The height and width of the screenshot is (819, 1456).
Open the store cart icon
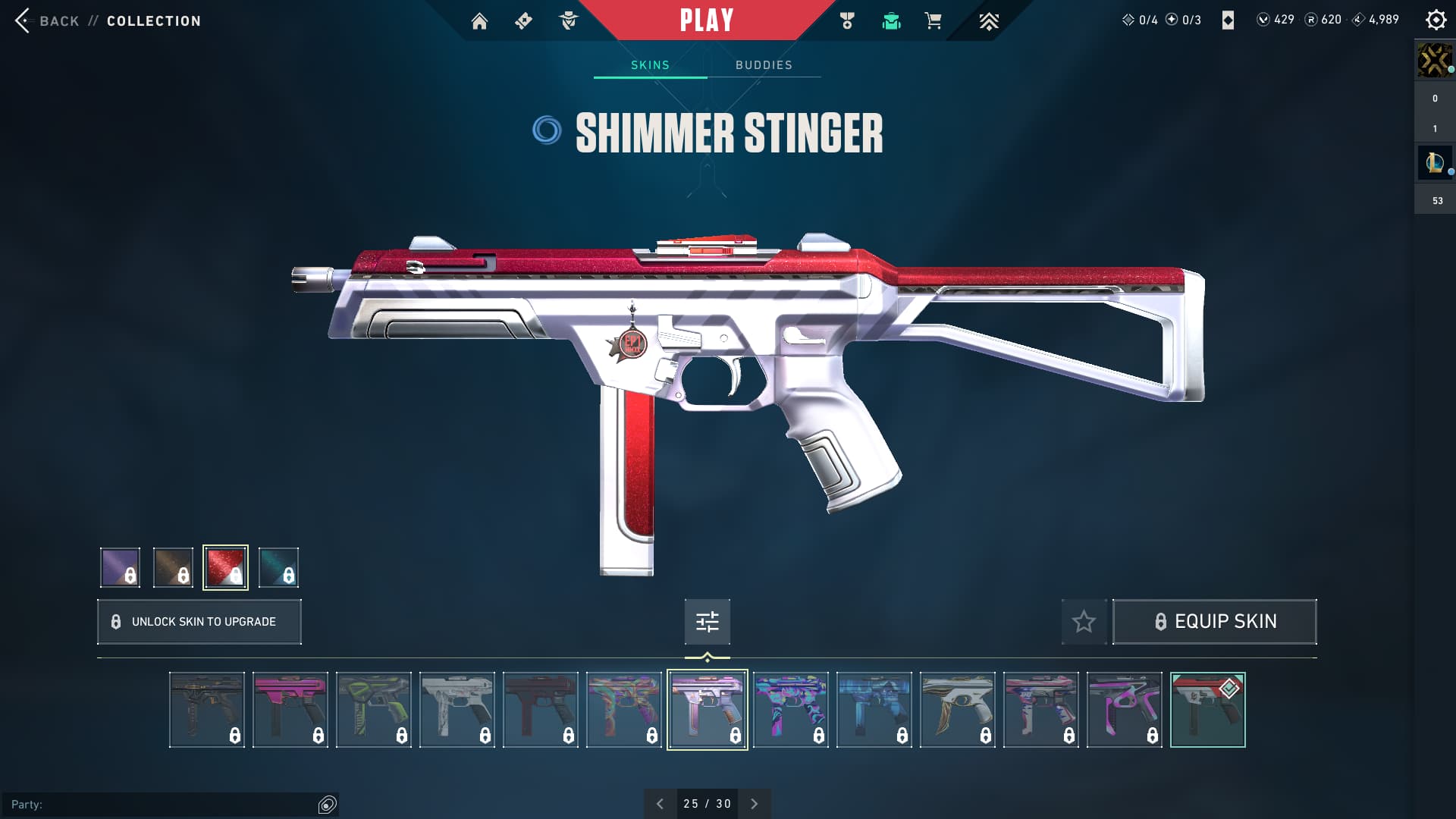(933, 21)
